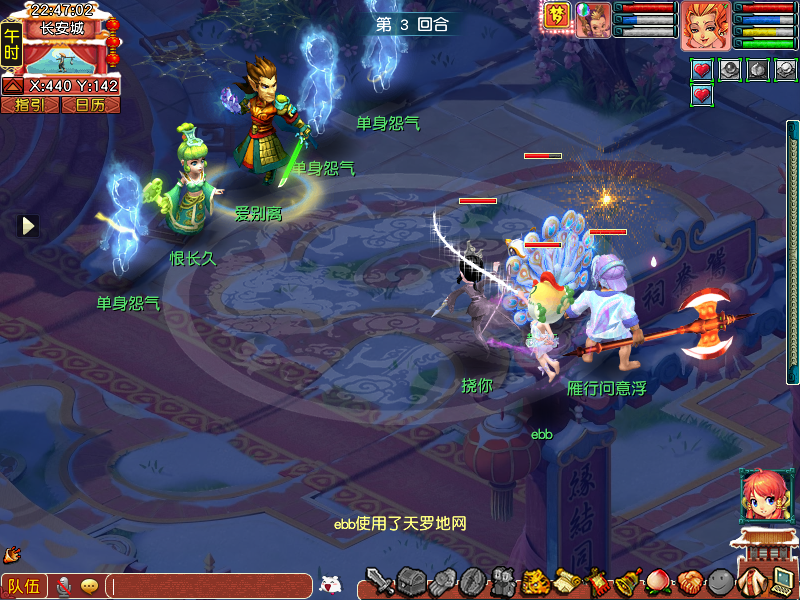Click the expand arrow on the left edge
800x600 pixels.
[x=29, y=226]
